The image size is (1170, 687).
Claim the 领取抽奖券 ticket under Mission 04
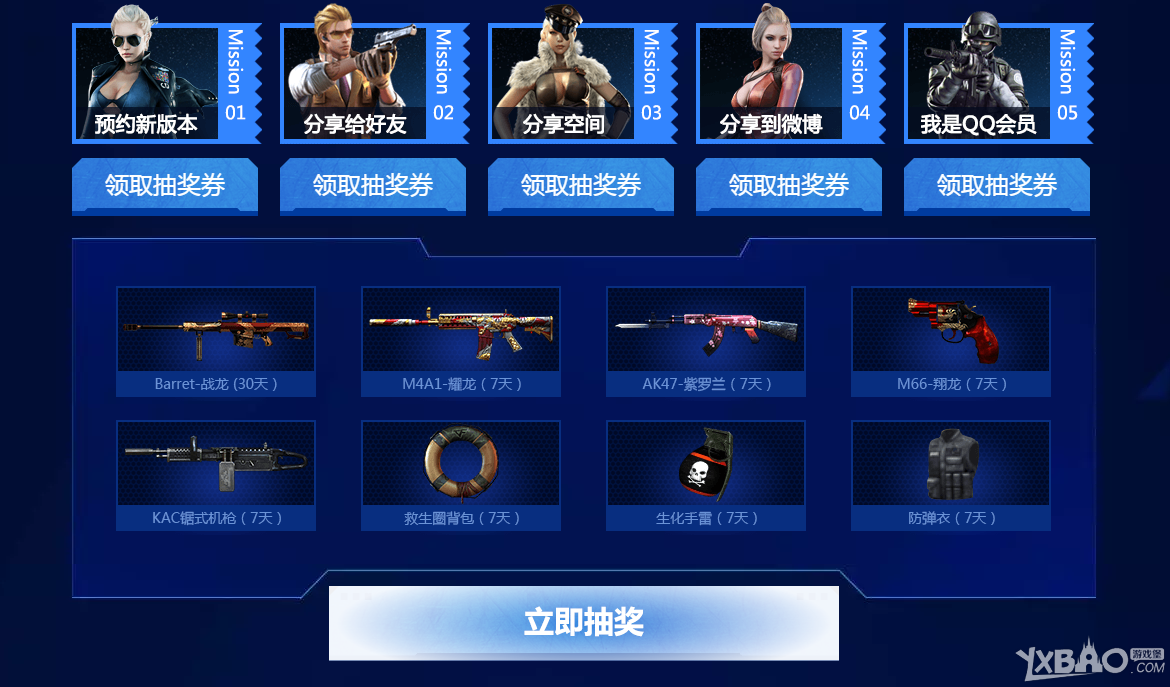click(x=789, y=185)
